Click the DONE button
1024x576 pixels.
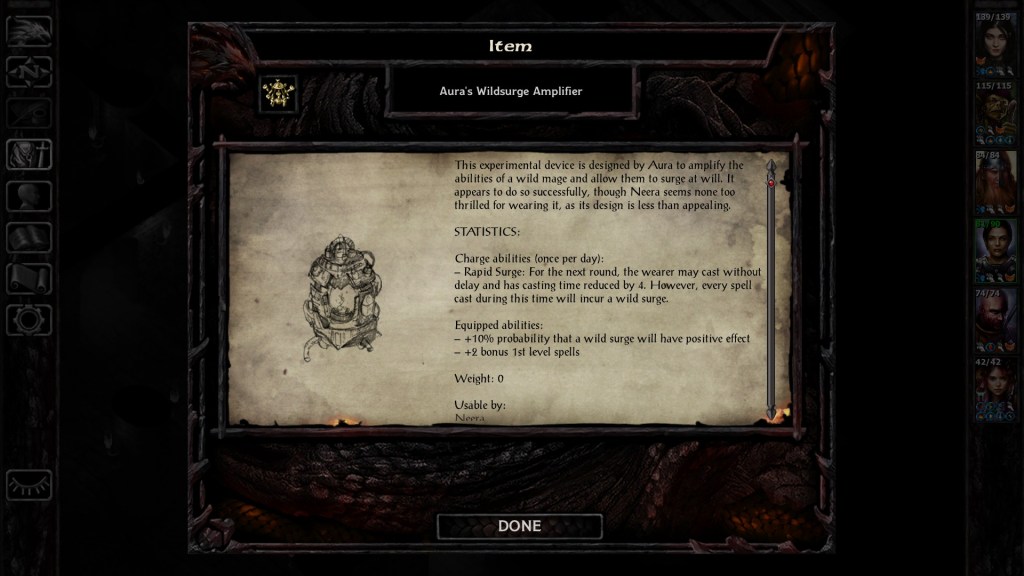point(519,526)
